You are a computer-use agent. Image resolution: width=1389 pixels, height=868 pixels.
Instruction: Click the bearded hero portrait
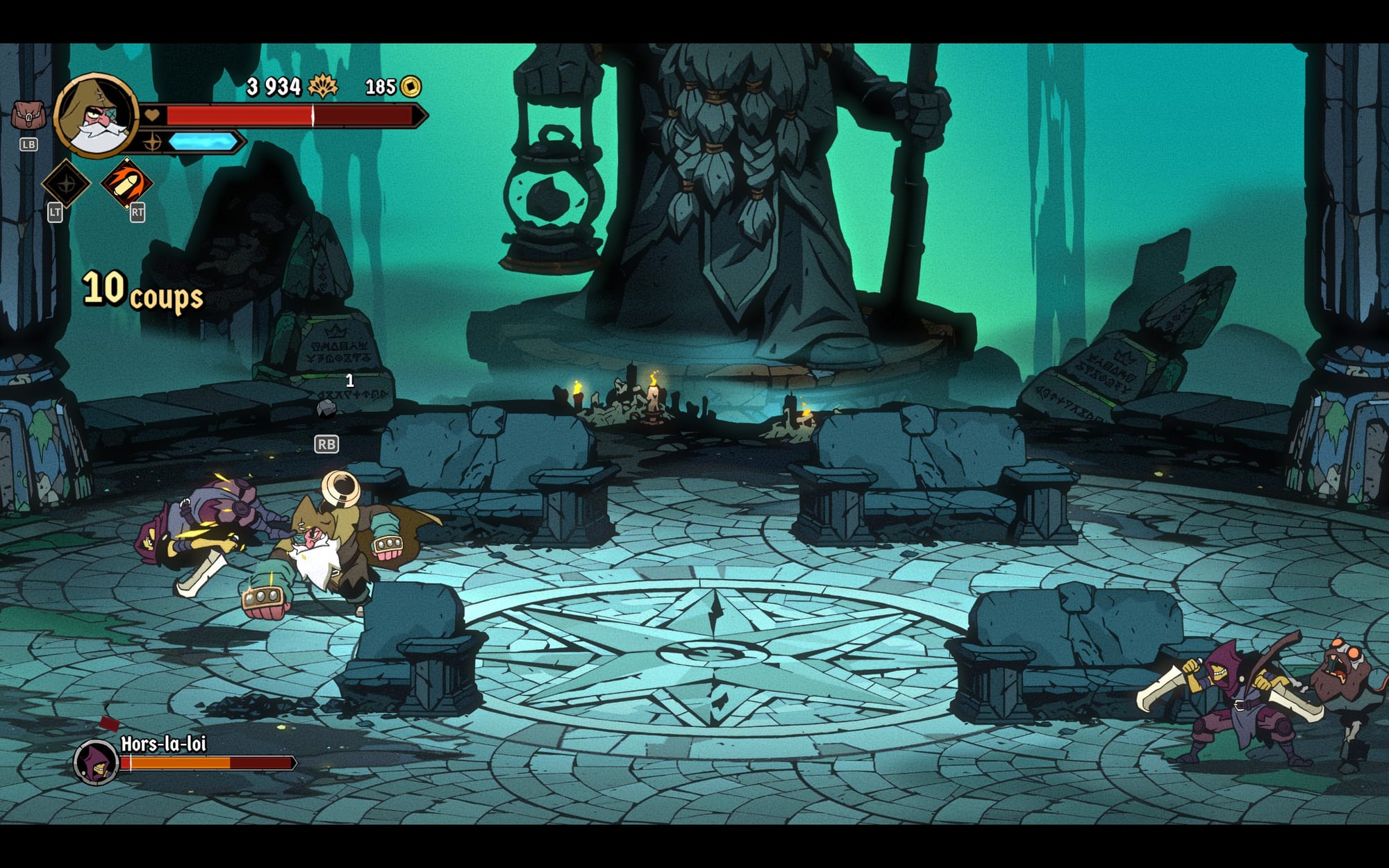tap(97, 115)
